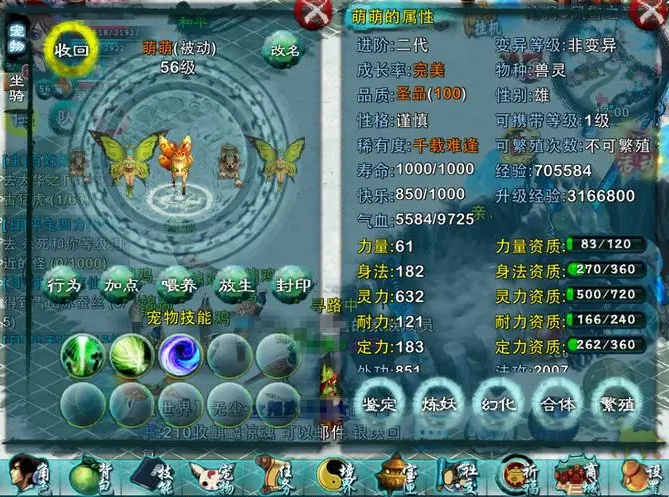The height and width of the screenshot is (497, 669).
Task: Rename the pet using 改名
Action: coord(282,49)
